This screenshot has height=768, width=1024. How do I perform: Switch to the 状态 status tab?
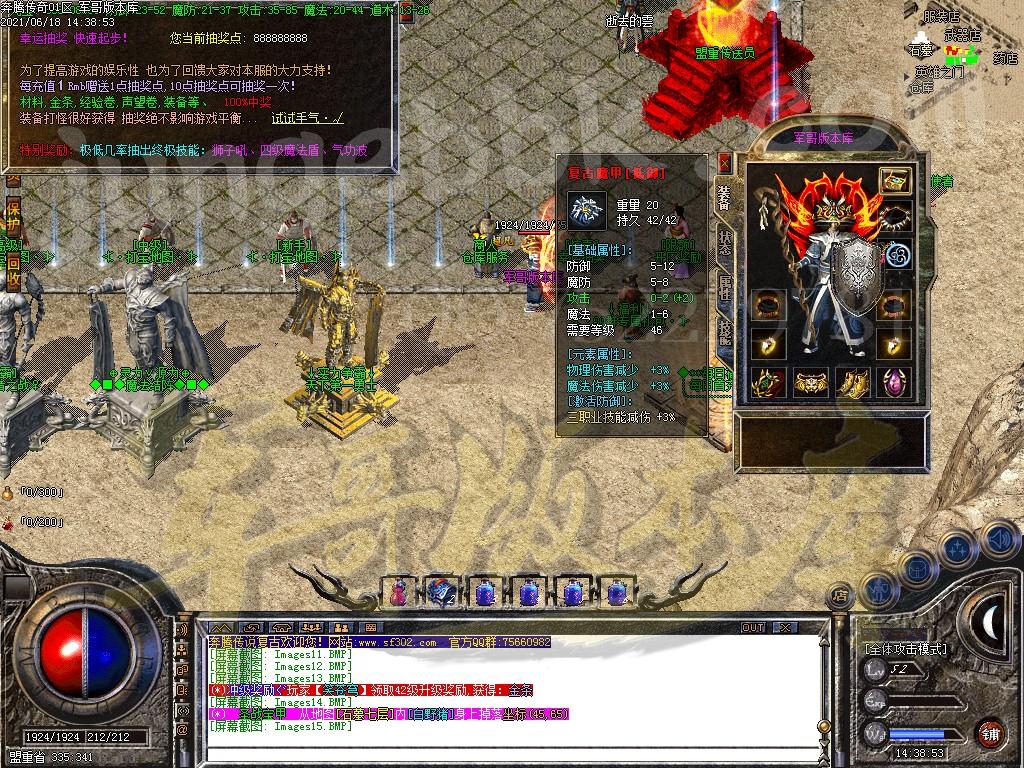(725, 240)
